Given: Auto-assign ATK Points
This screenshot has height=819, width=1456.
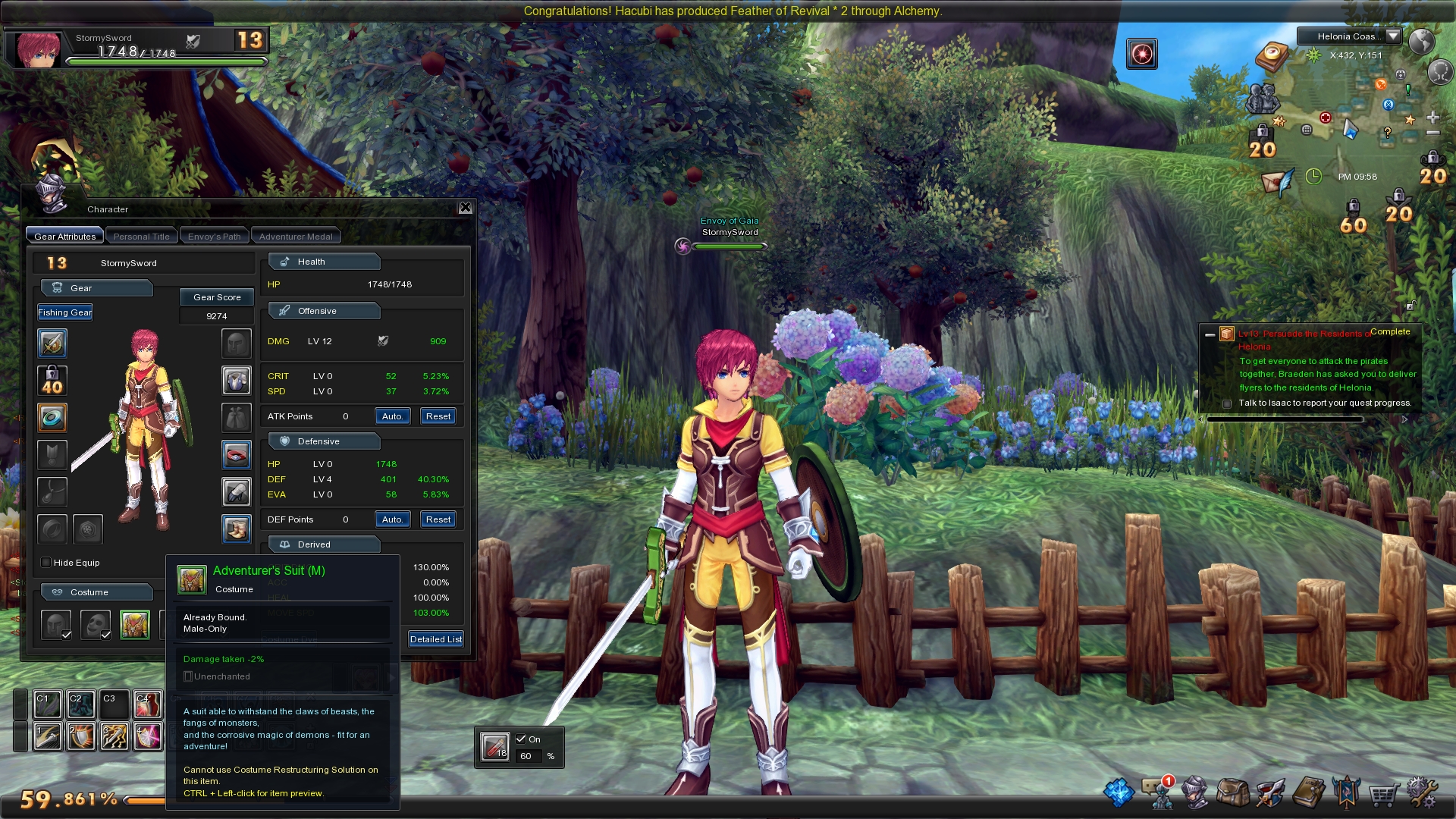Looking at the screenshot, I should point(392,416).
